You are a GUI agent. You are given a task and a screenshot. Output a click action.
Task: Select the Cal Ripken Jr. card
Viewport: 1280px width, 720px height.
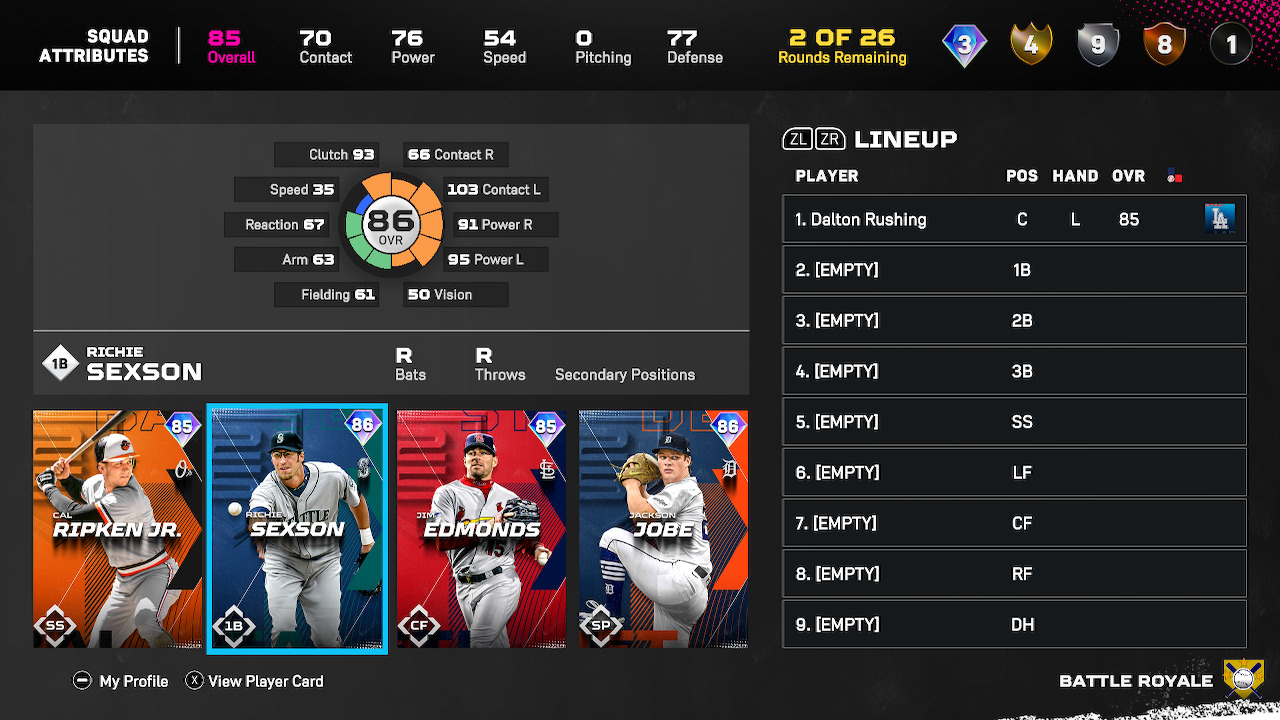click(x=117, y=529)
